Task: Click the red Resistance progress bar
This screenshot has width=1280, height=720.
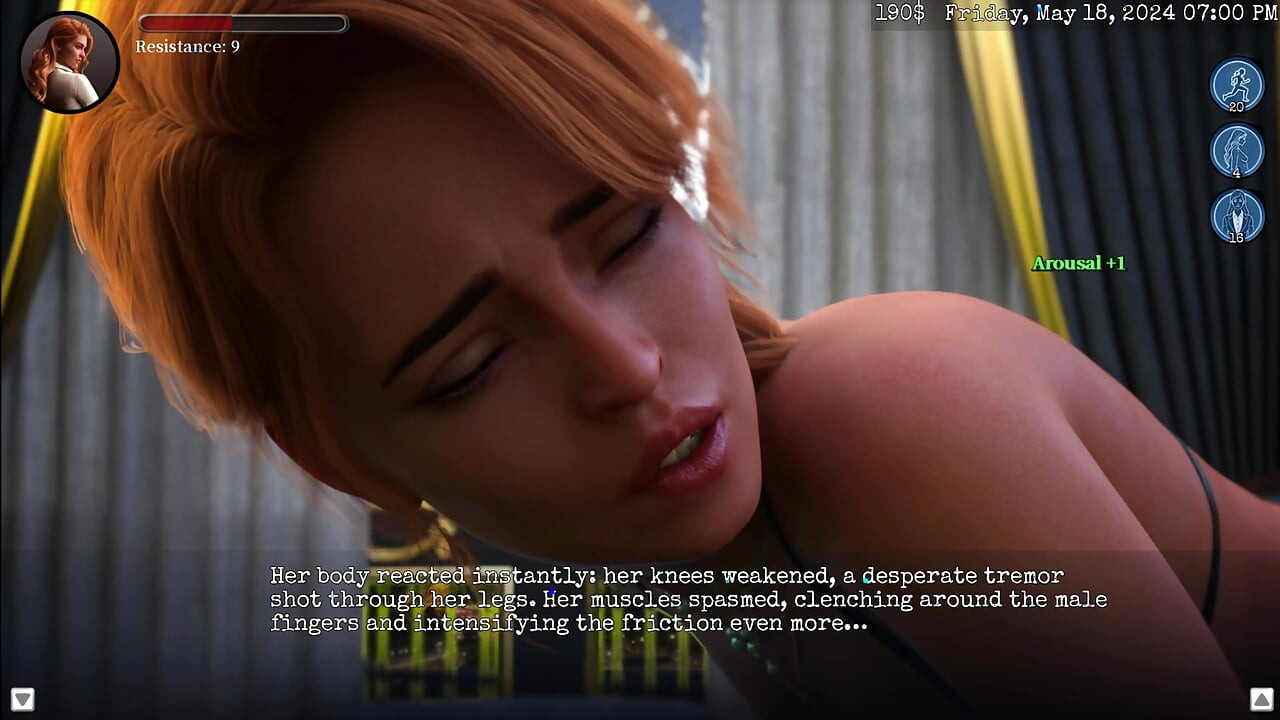Action: point(242,23)
